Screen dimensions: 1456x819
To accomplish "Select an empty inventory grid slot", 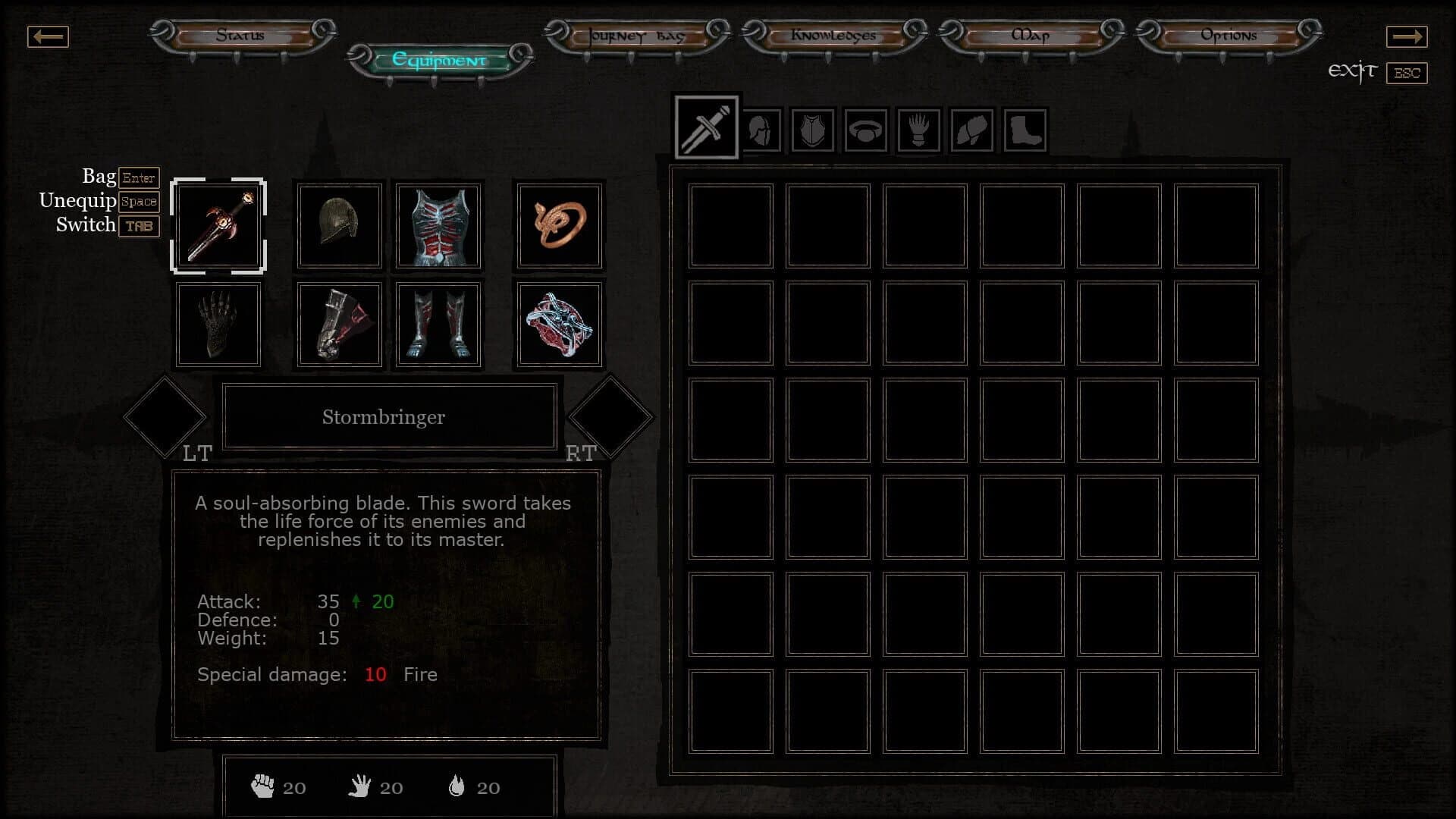I will coord(730,226).
